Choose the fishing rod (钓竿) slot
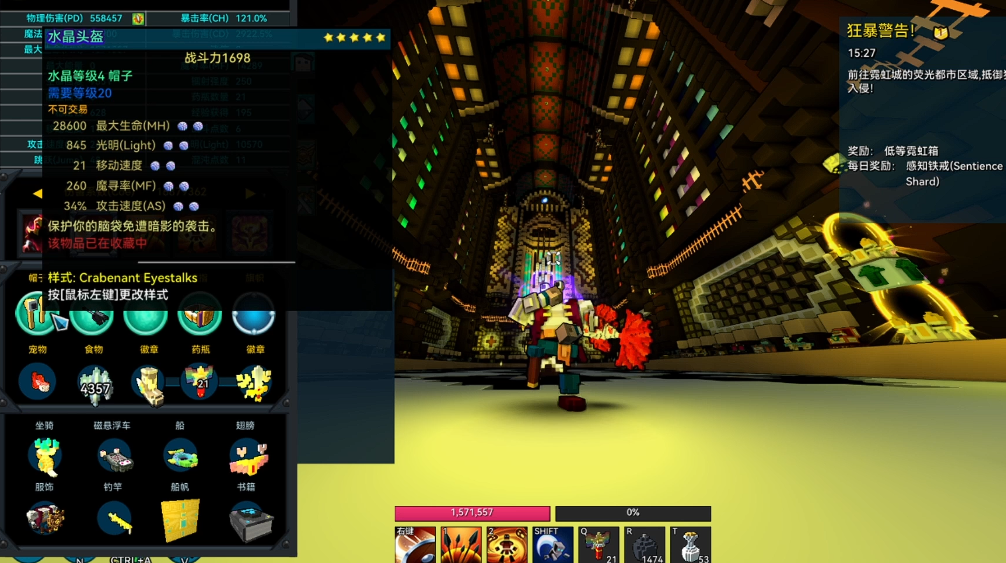This screenshot has width=1006, height=563. pyautogui.click(x=113, y=519)
